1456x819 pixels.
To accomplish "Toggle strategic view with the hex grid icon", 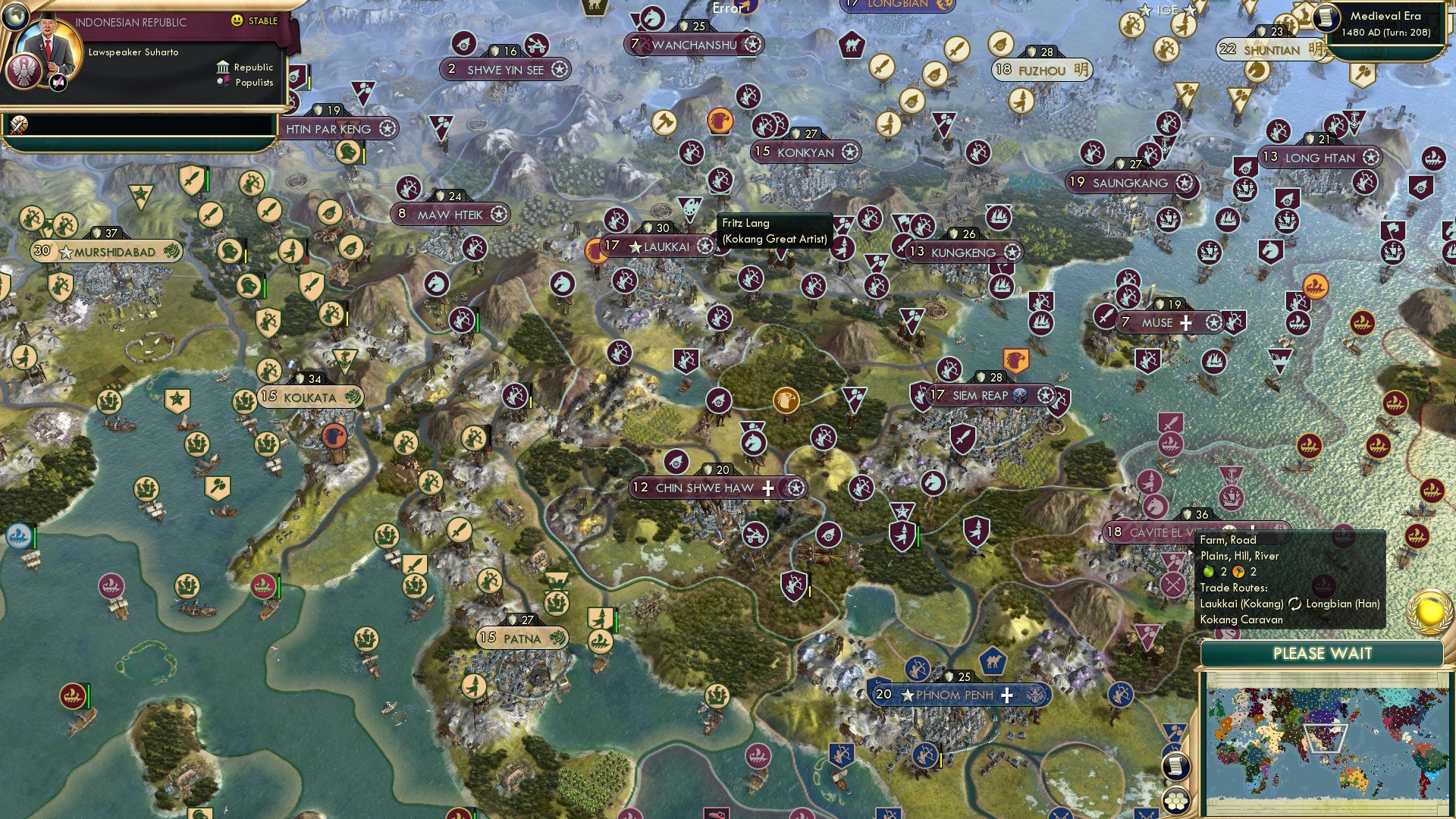I will pyautogui.click(x=1178, y=801).
